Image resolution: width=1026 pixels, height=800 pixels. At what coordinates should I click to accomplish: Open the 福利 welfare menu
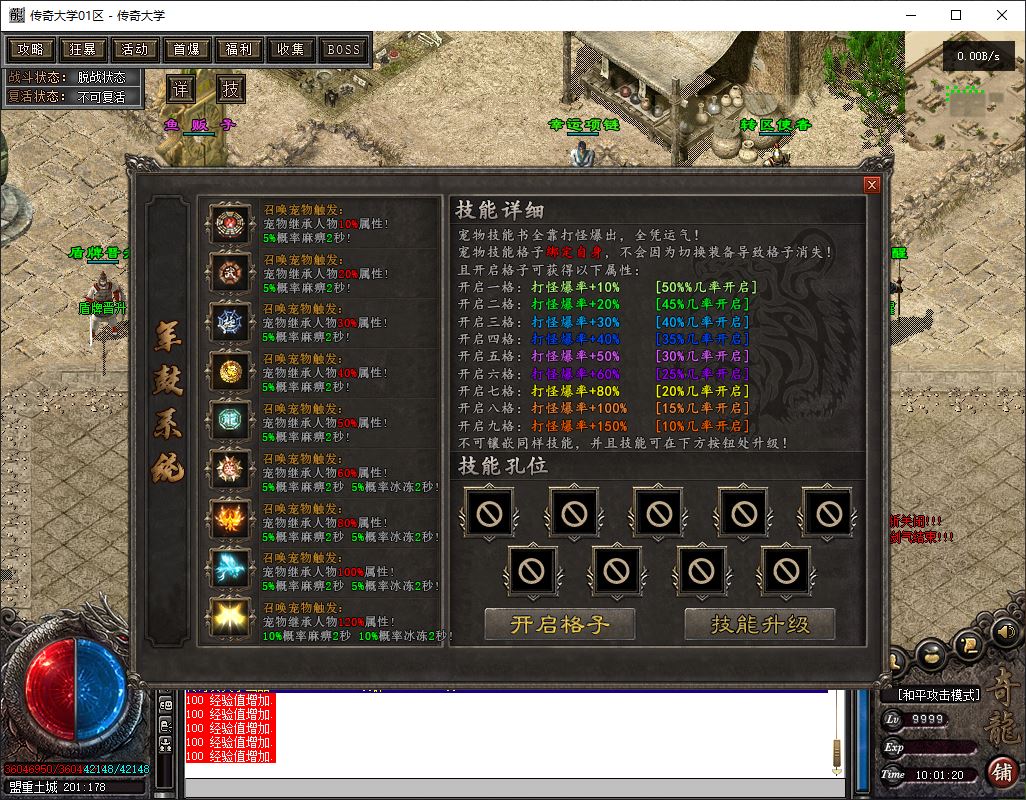[238, 49]
